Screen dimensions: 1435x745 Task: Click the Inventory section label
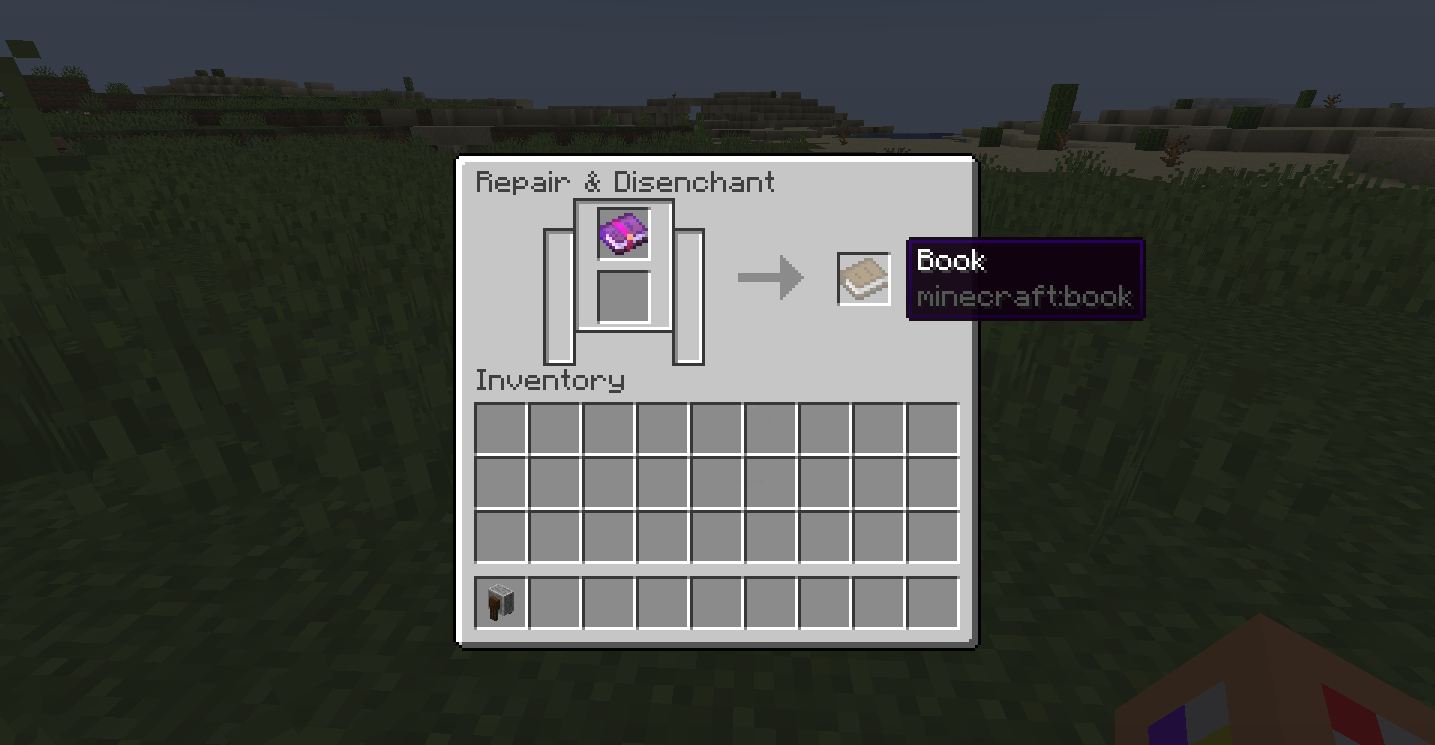coord(549,381)
